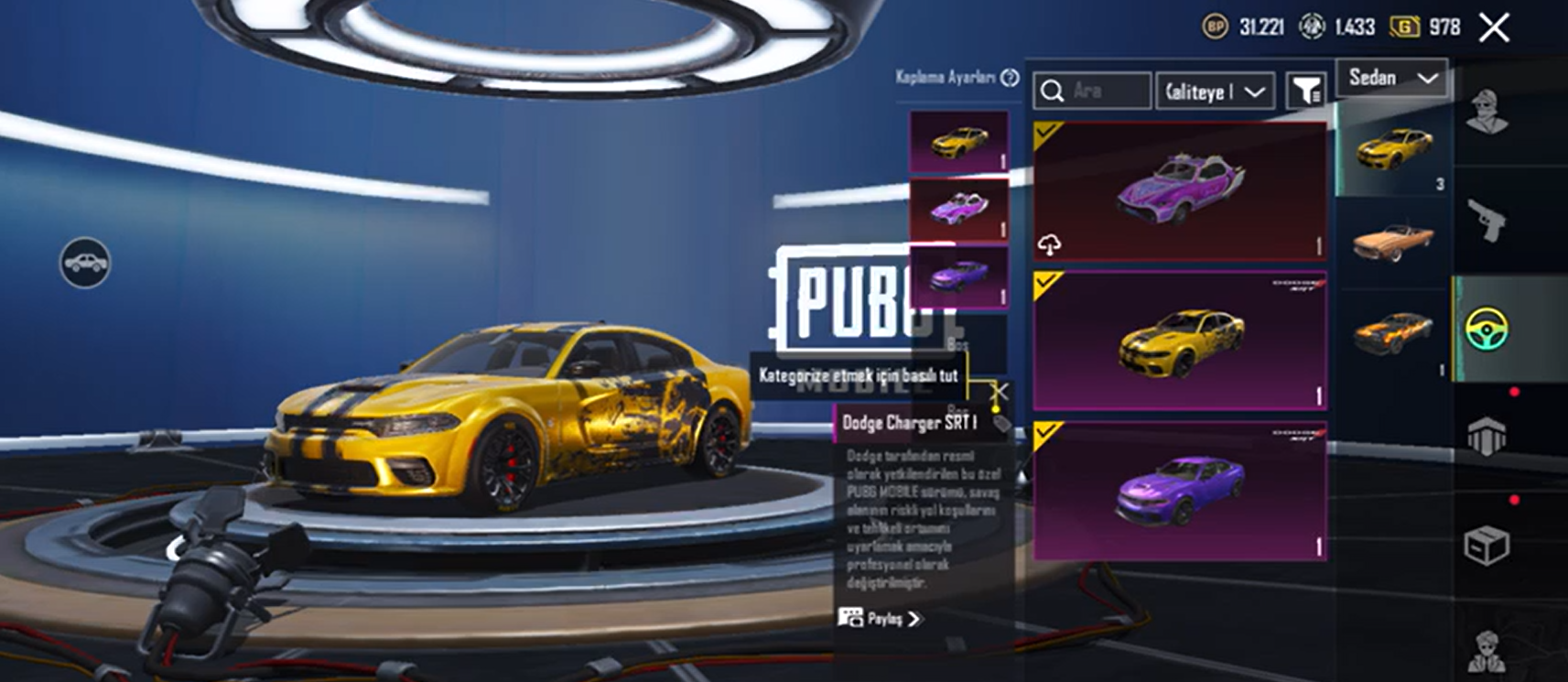Open the filter funnel button
Screen dimensions: 1568x682
point(1305,91)
